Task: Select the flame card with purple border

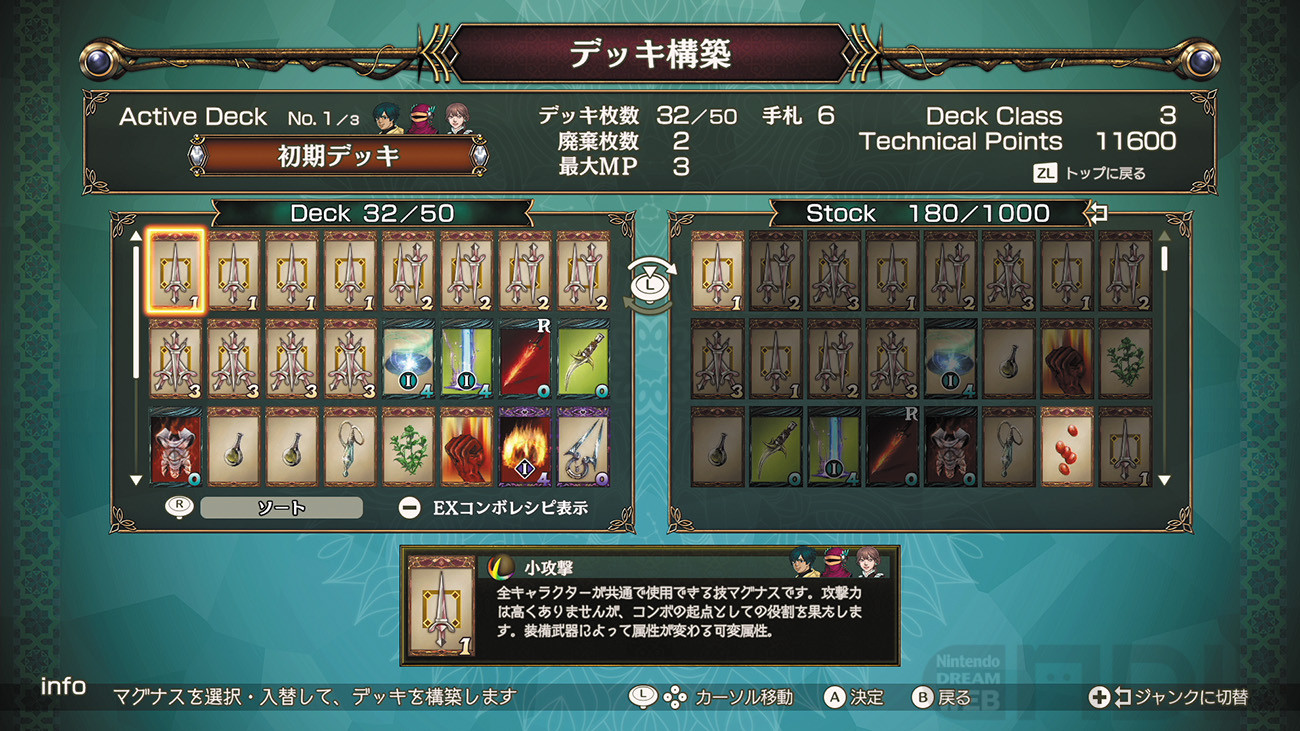Action: (x=525, y=445)
